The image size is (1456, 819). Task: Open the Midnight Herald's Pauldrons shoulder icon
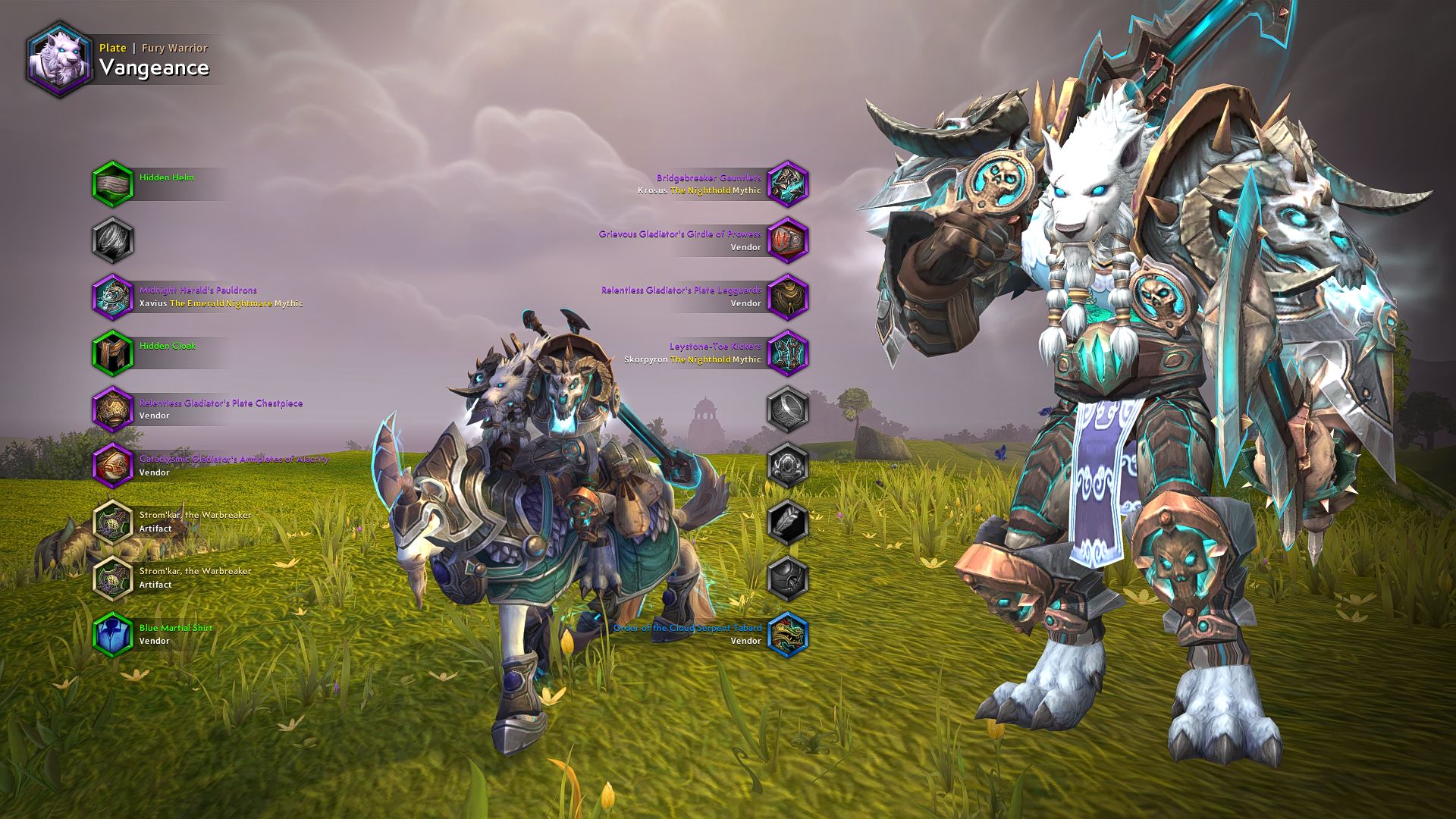[115, 296]
